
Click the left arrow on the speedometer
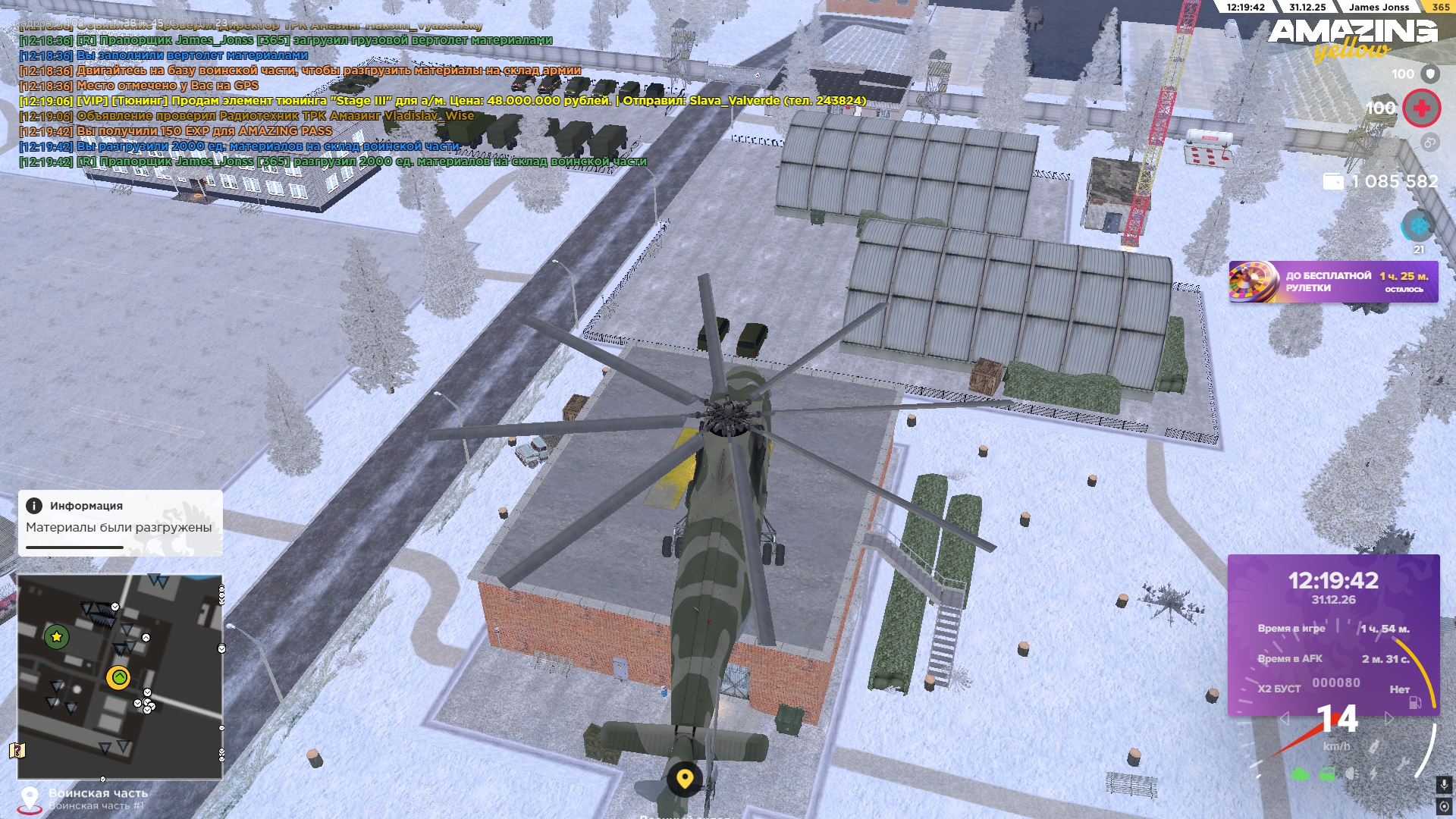click(1285, 718)
